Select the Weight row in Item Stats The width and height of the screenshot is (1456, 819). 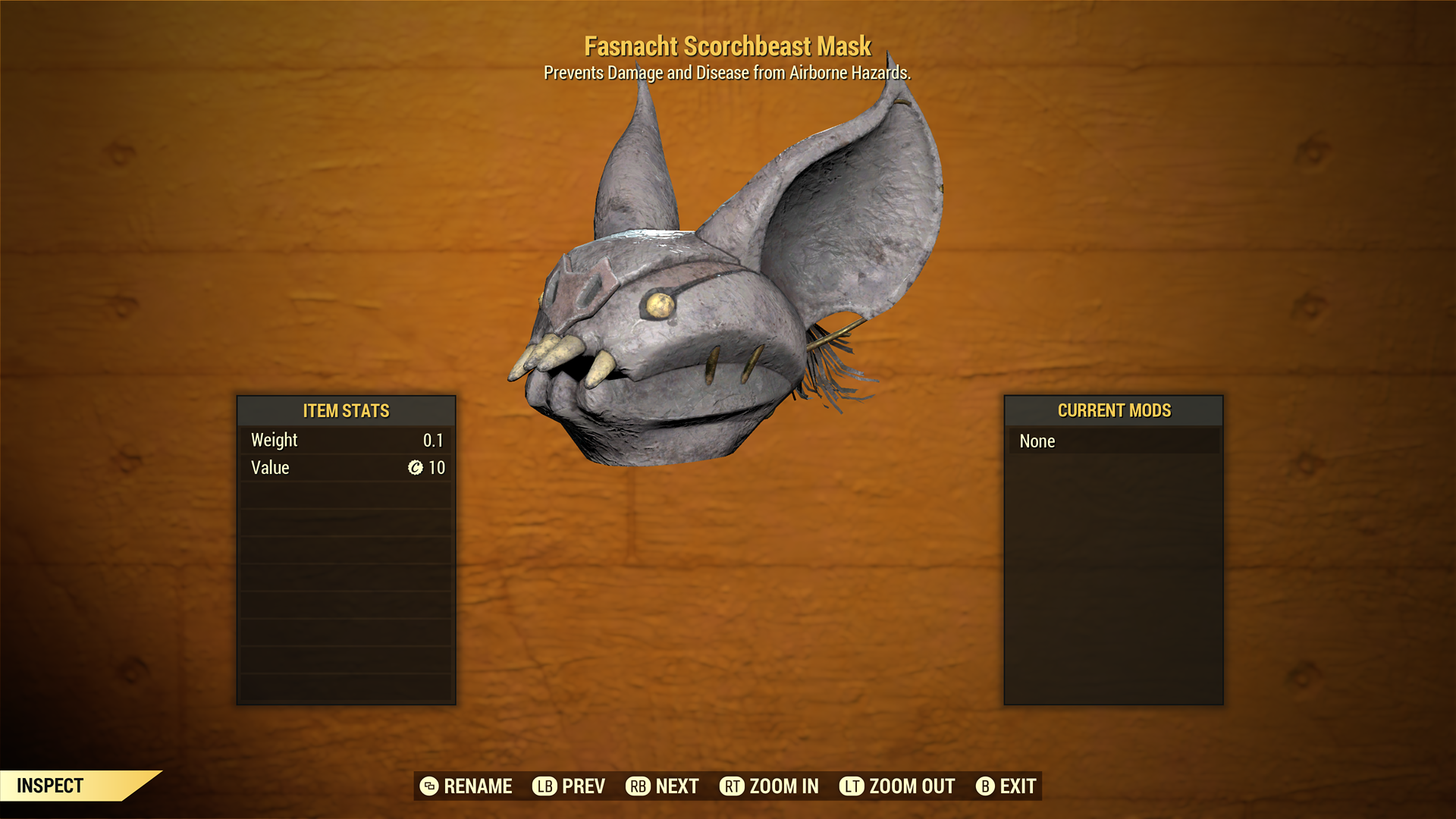(346, 440)
